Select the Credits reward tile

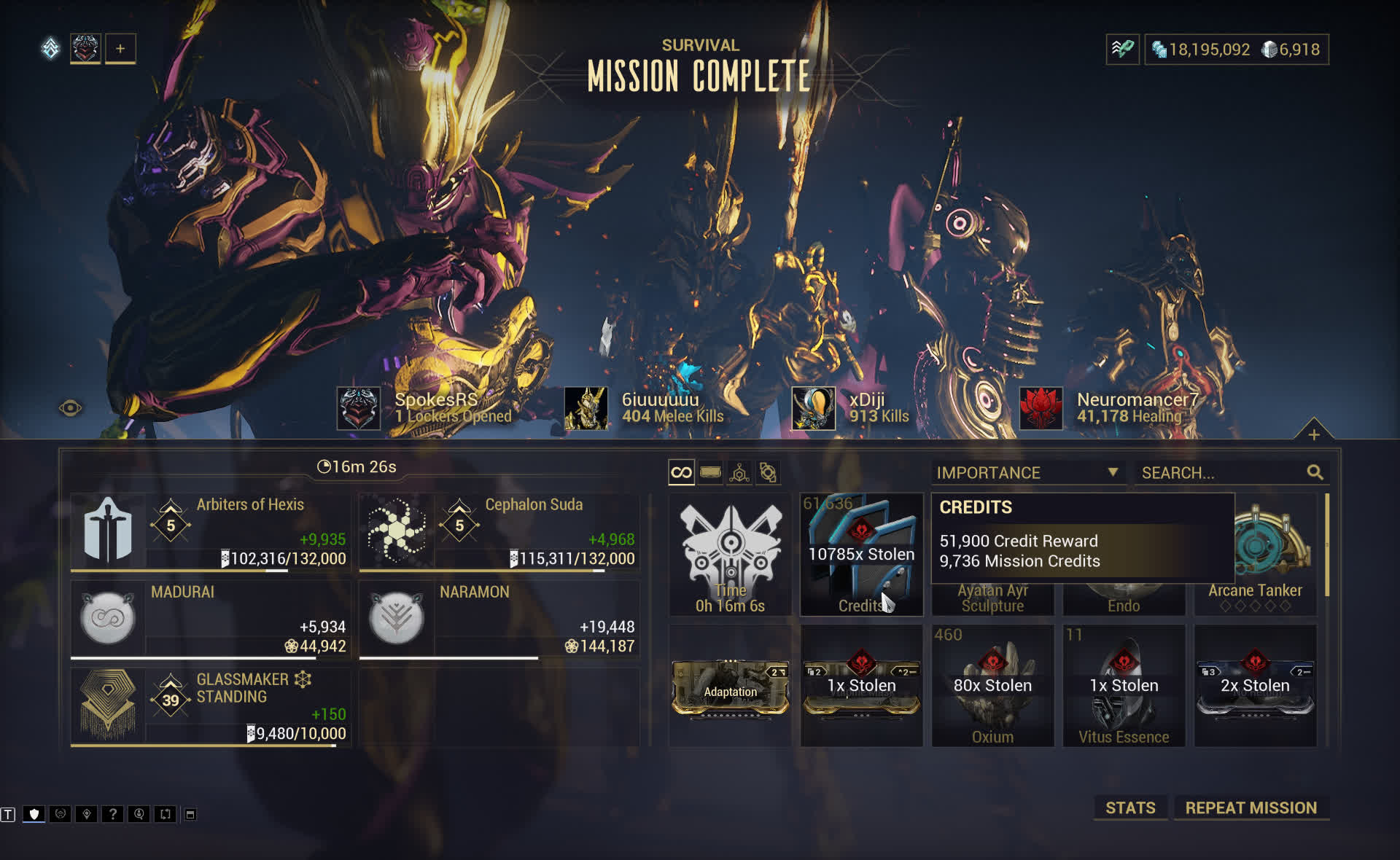pos(861,554)
